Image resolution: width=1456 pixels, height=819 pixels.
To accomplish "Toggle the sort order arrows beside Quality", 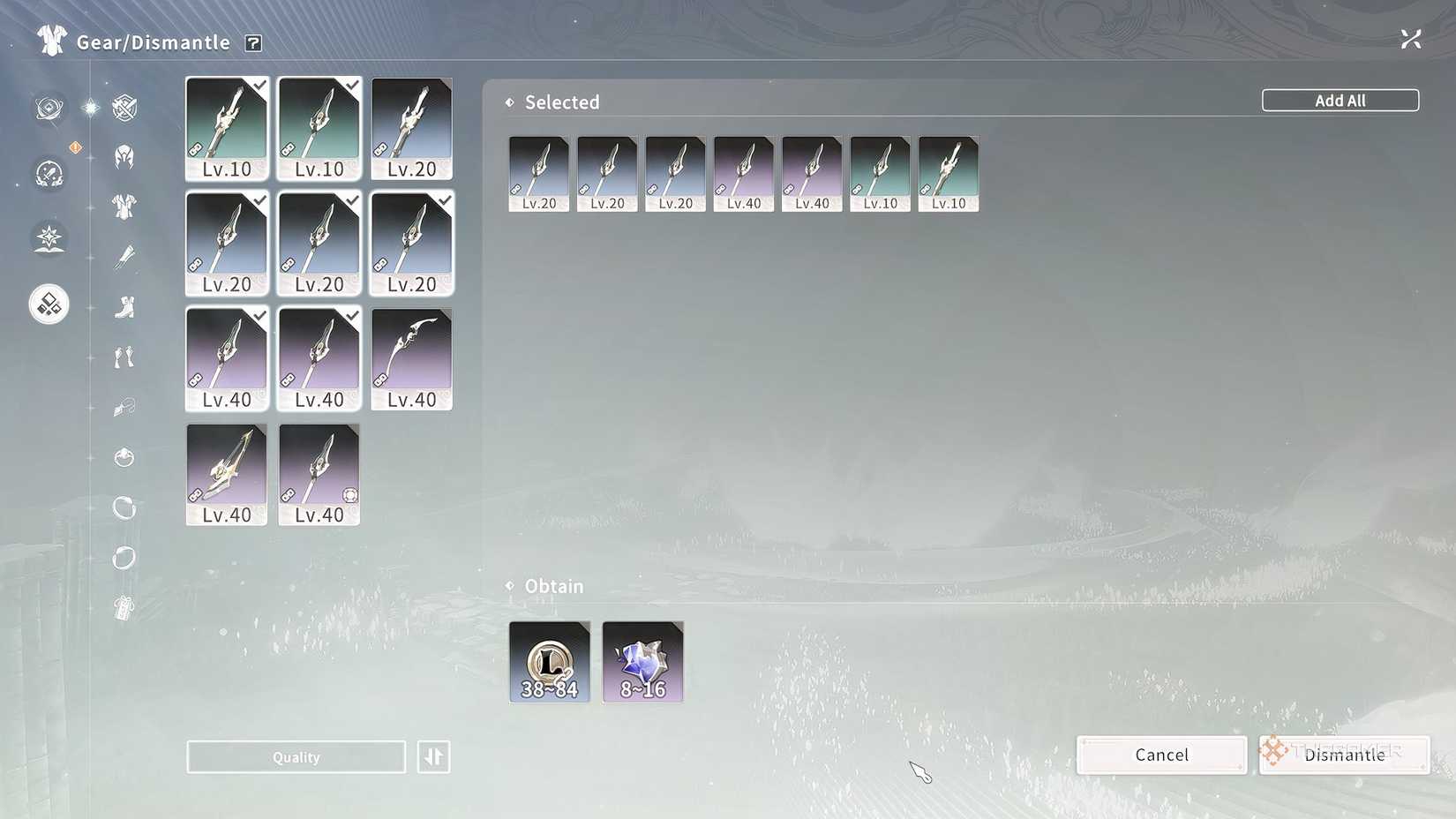I will pos(433,756).
